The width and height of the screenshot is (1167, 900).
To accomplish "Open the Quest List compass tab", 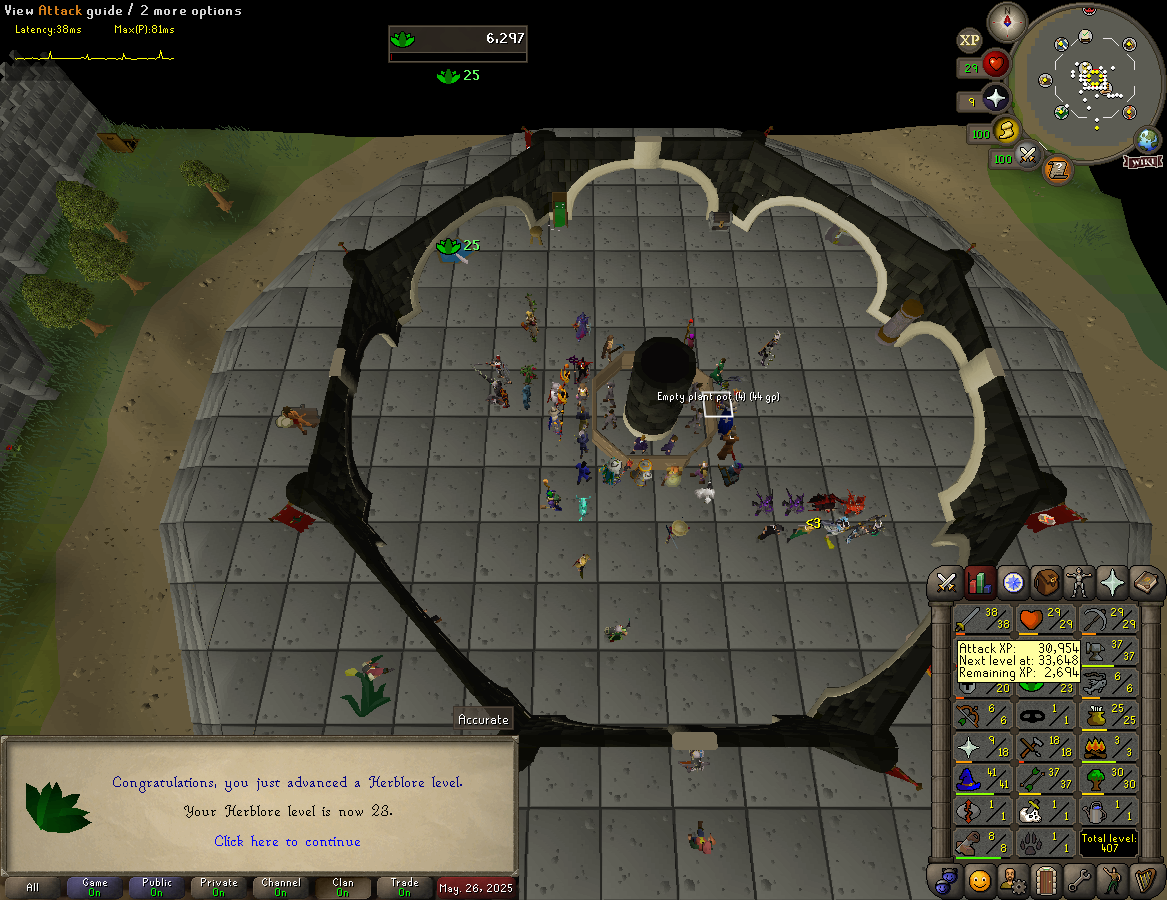I will click(x=1013, y=582).
